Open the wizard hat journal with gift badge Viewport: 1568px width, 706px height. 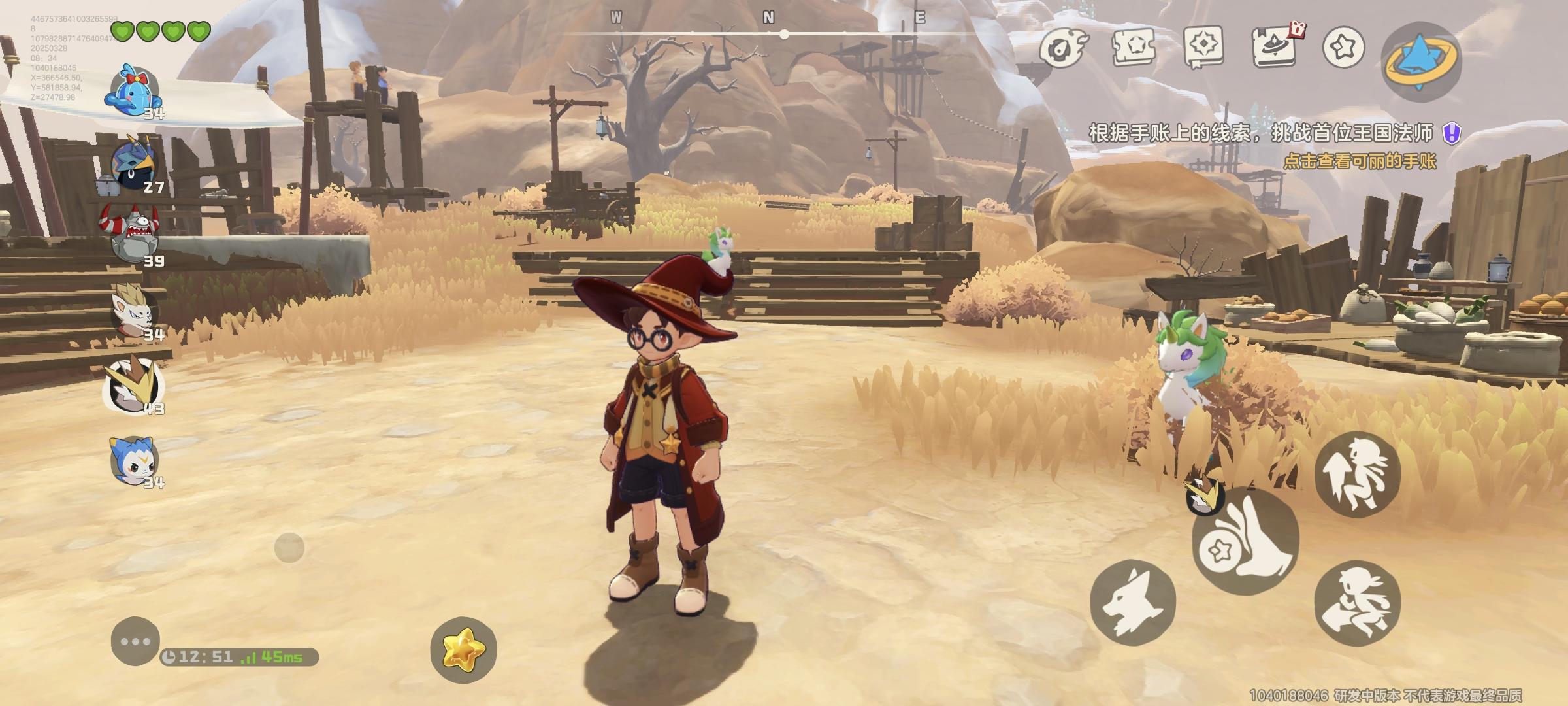[x=1274, y=47]
